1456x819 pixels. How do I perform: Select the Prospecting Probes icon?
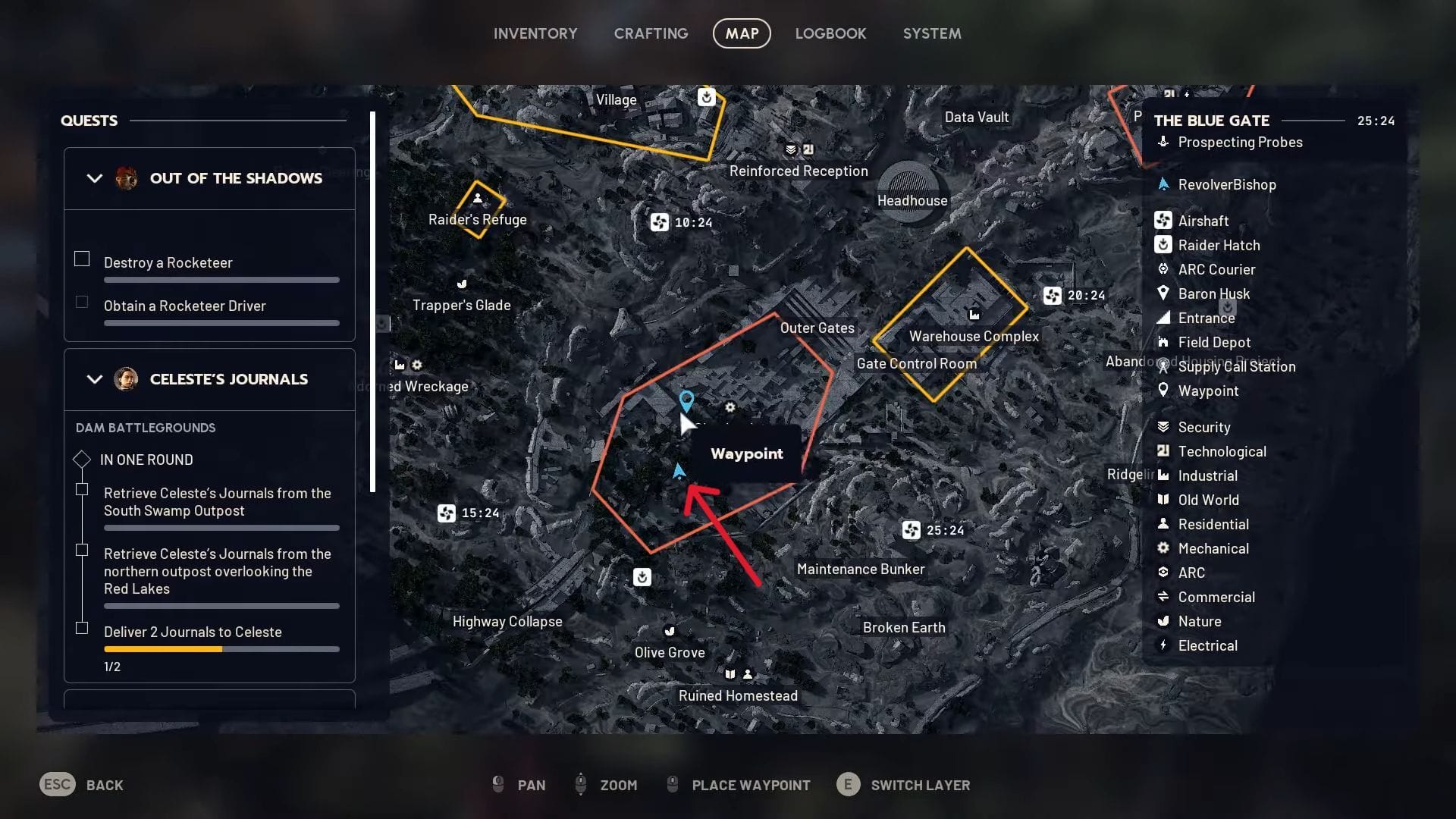pyautogui.click(x=1162, y=142)
